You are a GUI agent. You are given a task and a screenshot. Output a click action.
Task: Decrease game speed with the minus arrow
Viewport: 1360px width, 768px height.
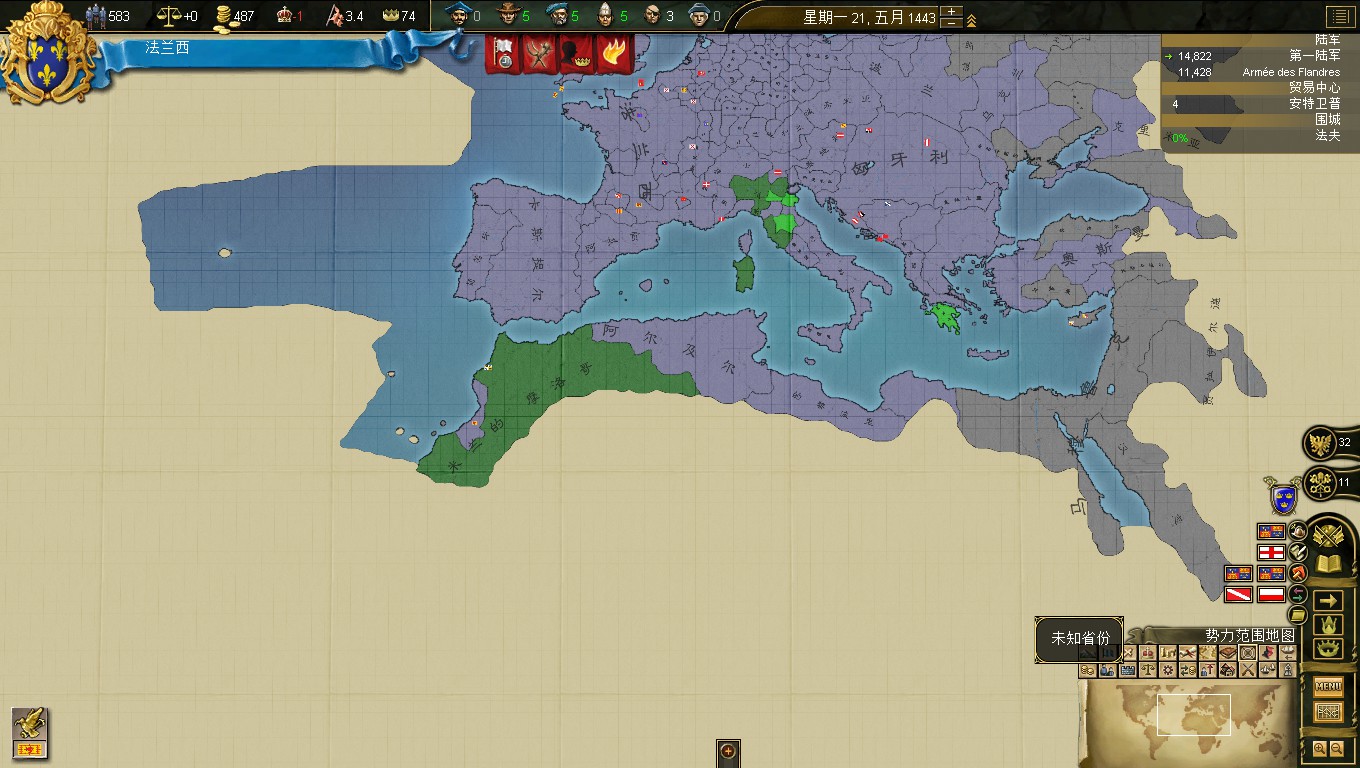pyautogui.click(x=951, y=23)
